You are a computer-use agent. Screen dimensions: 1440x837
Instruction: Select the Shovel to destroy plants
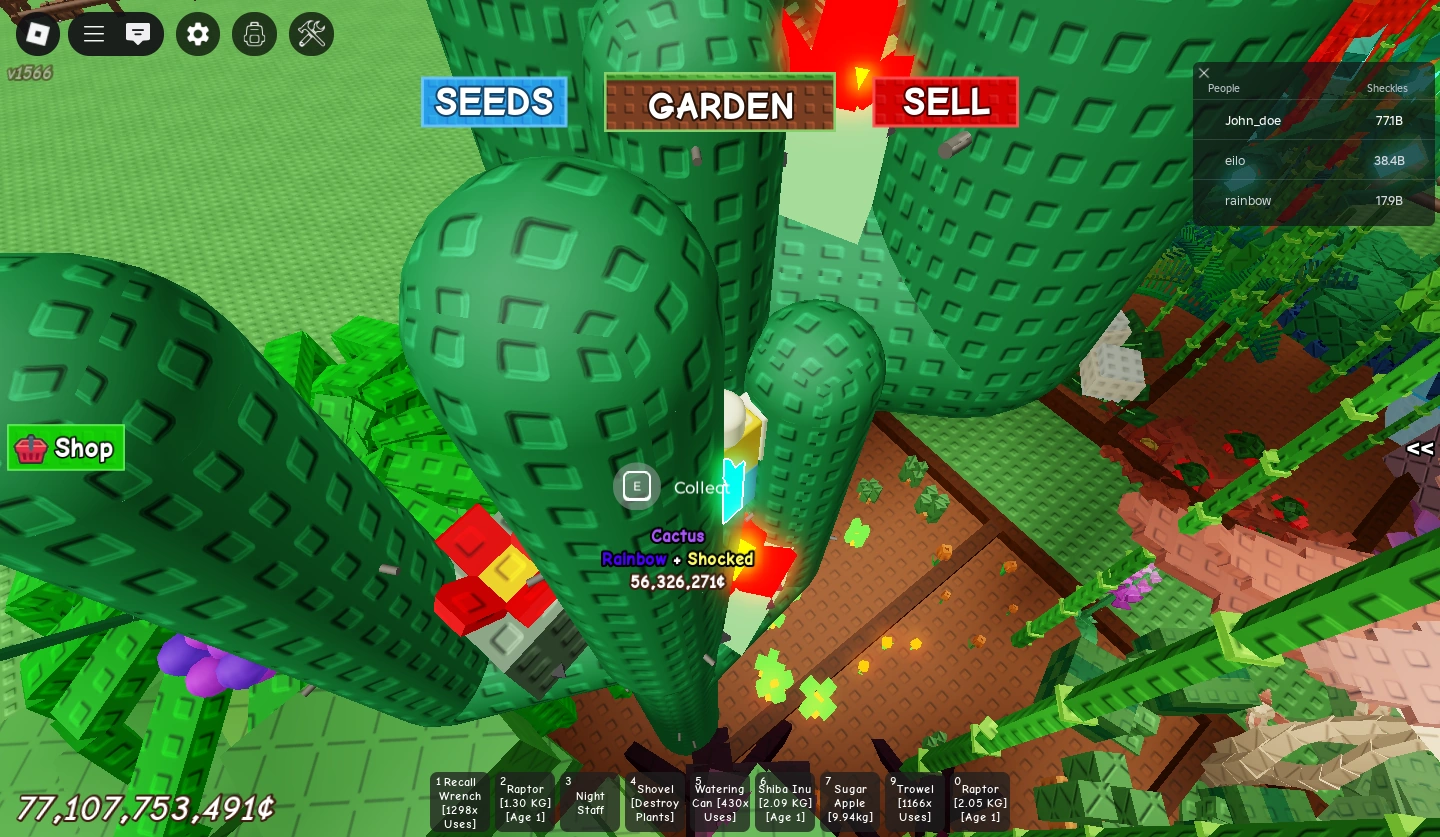tap(654, 800)
